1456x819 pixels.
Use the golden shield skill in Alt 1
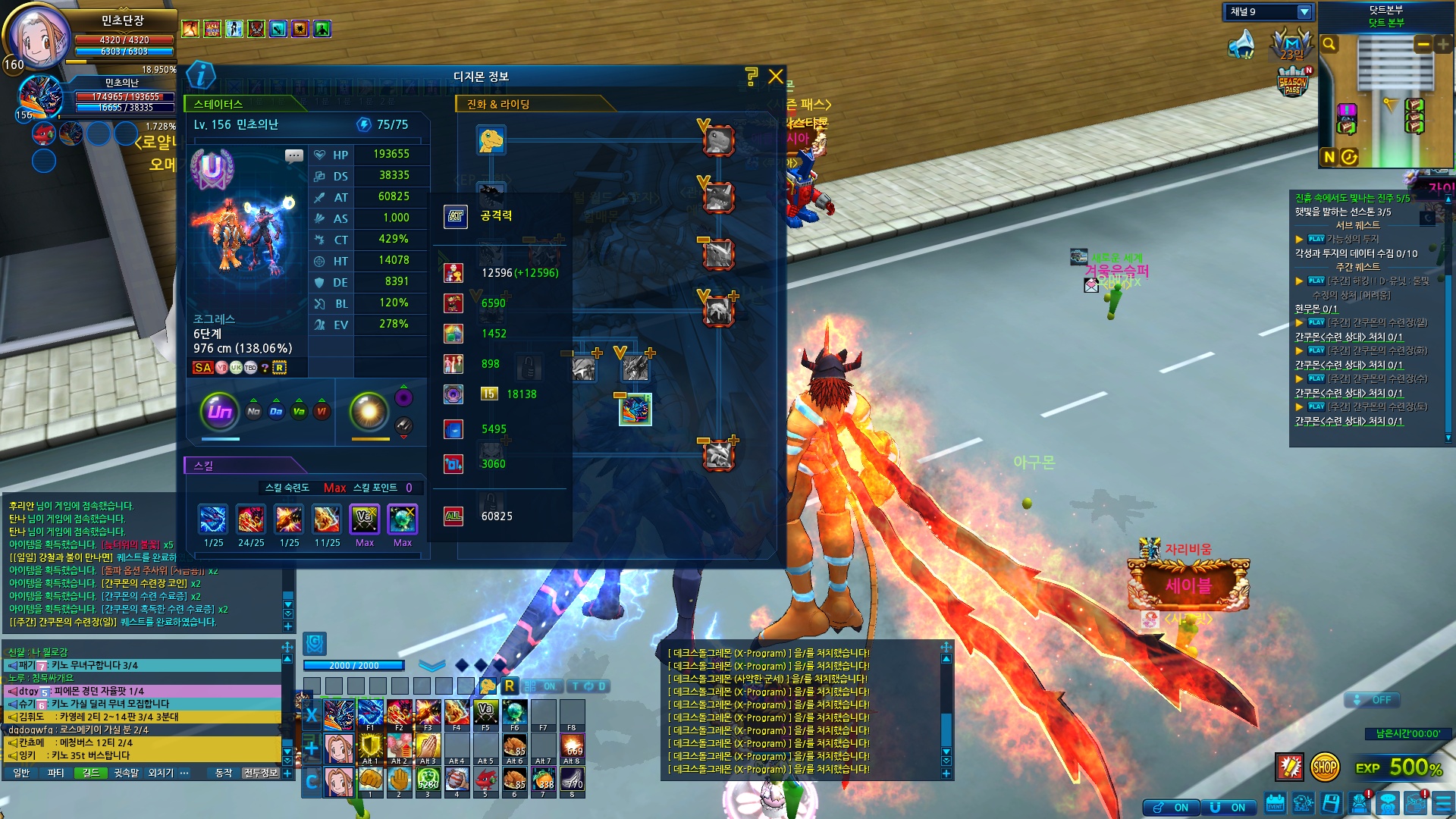pyautogui.click(x=370, y=746)
